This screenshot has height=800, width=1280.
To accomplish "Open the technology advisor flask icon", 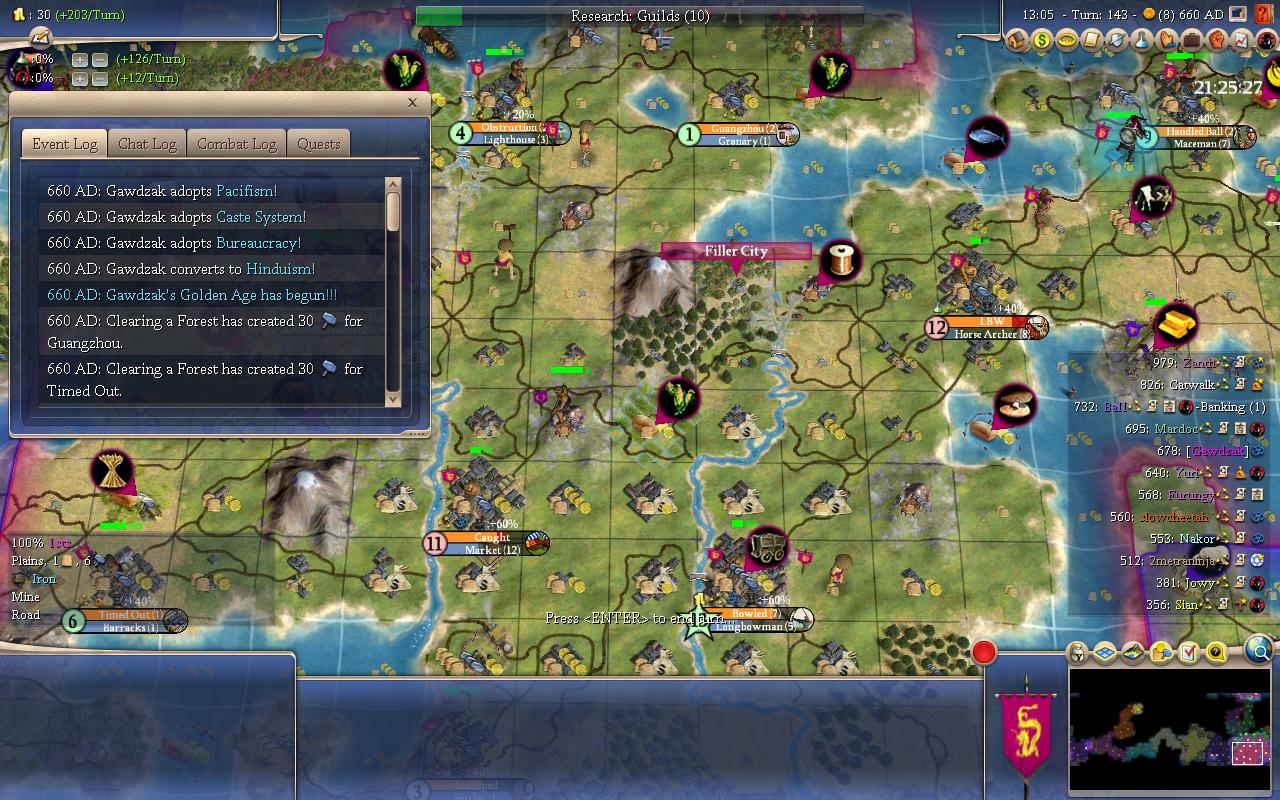I will pos(1142,41).
